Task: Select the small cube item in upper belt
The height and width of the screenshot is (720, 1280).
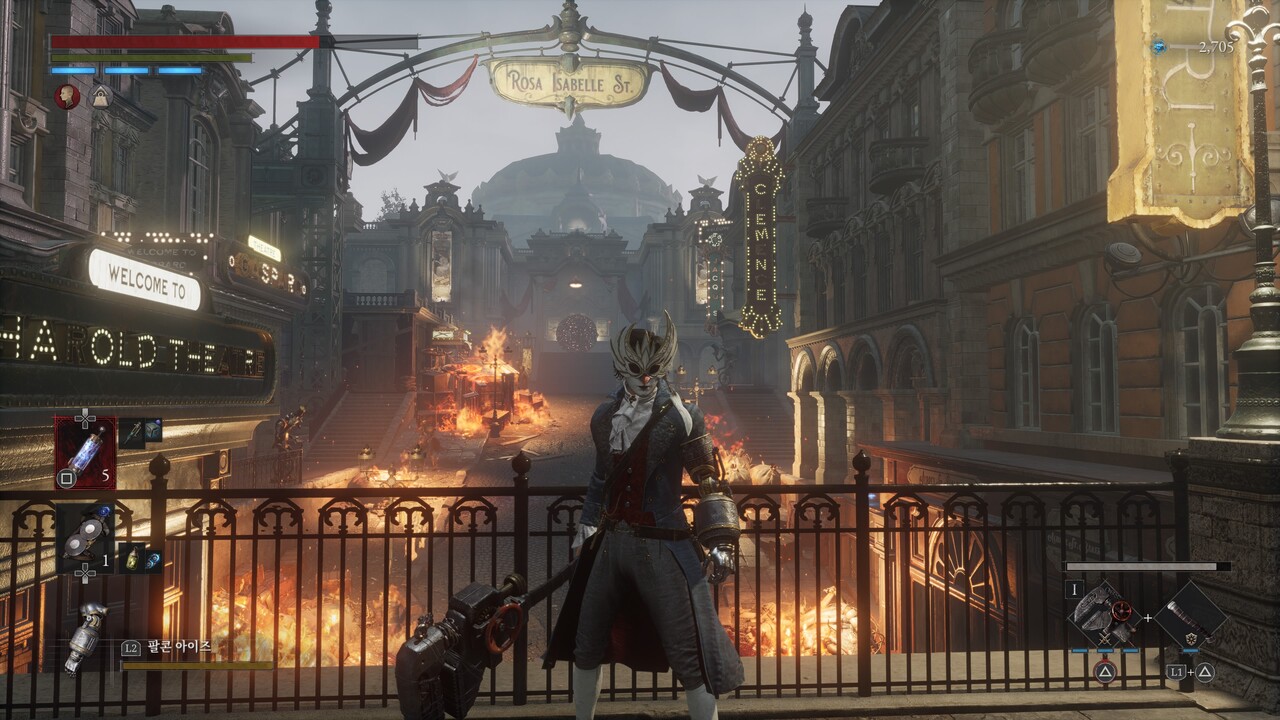Action: point(153,431)
